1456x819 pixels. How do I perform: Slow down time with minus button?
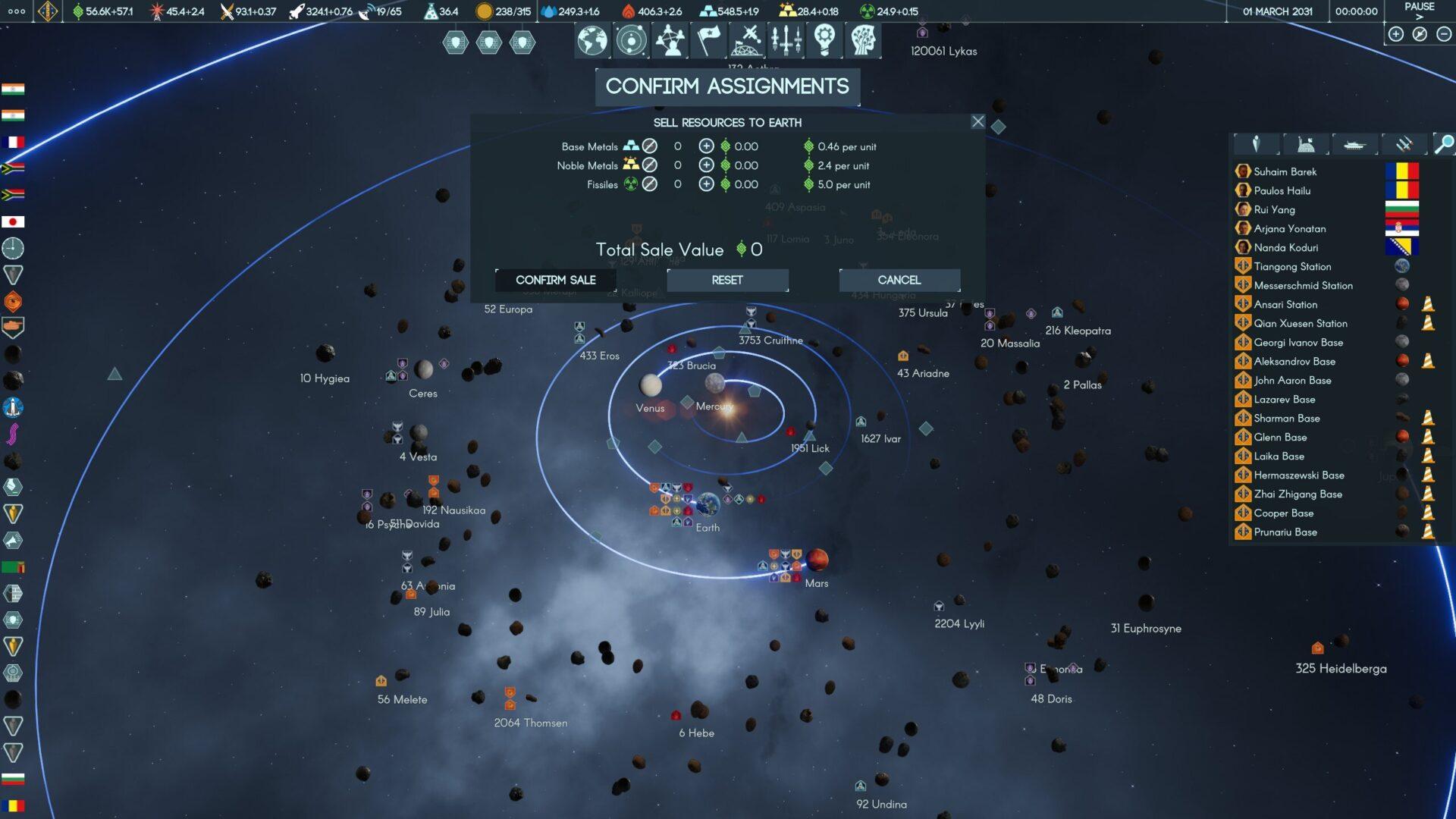click(x=1444, y=34)
